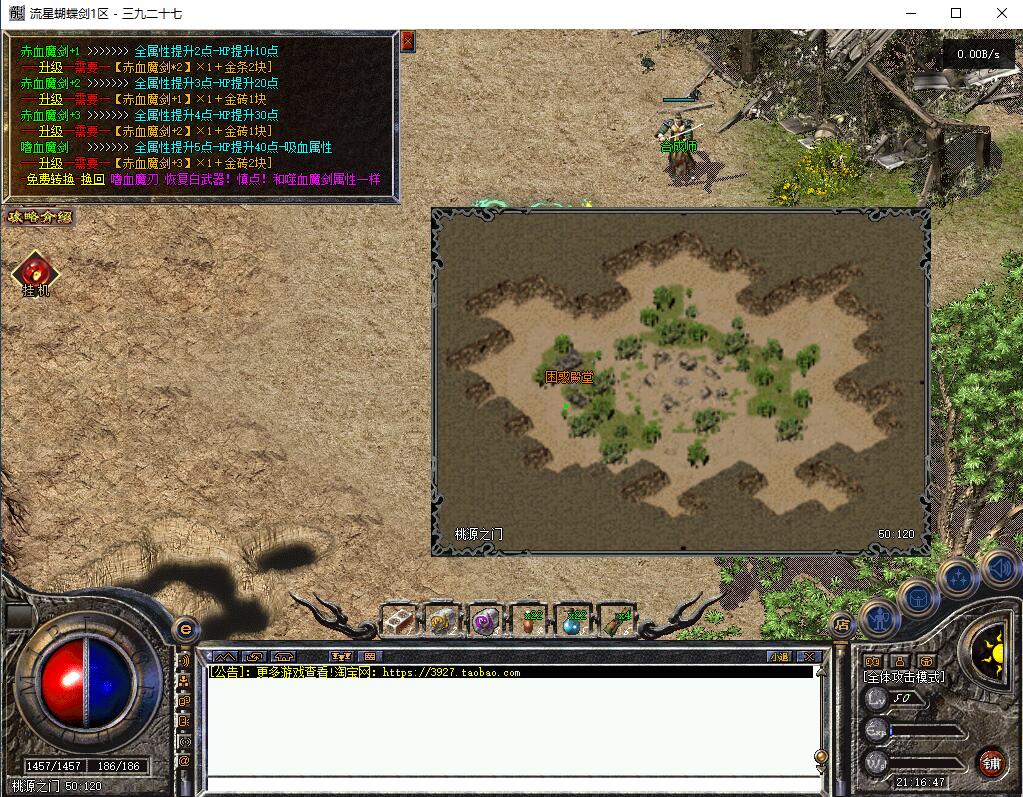The height and width of the screenshot is (797, 1023).
Task: Click the 小退 logout button
Action: (779, 657)
